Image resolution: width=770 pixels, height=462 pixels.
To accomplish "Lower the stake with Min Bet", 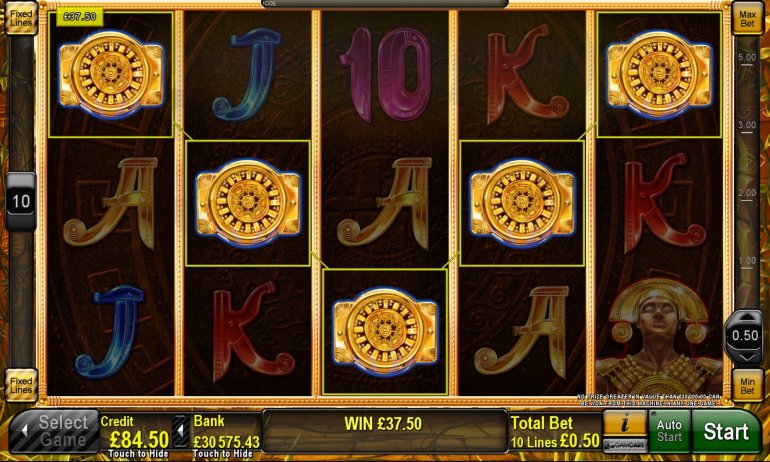I will click(746, 384).
